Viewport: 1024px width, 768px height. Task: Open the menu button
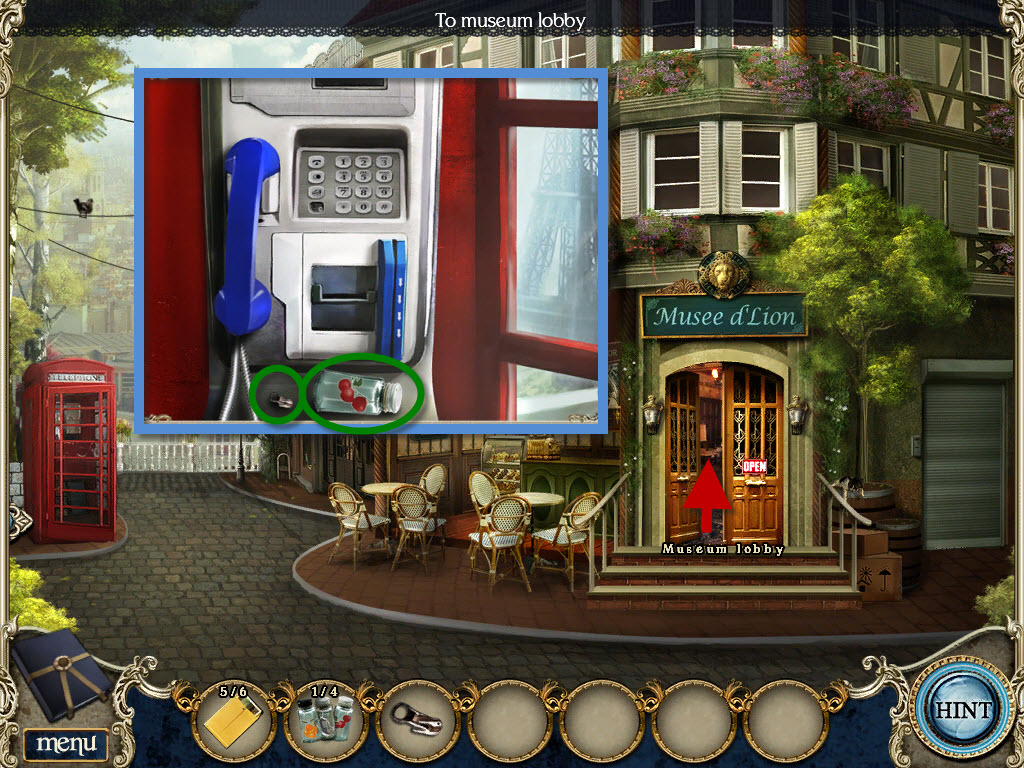coord(65,743)
